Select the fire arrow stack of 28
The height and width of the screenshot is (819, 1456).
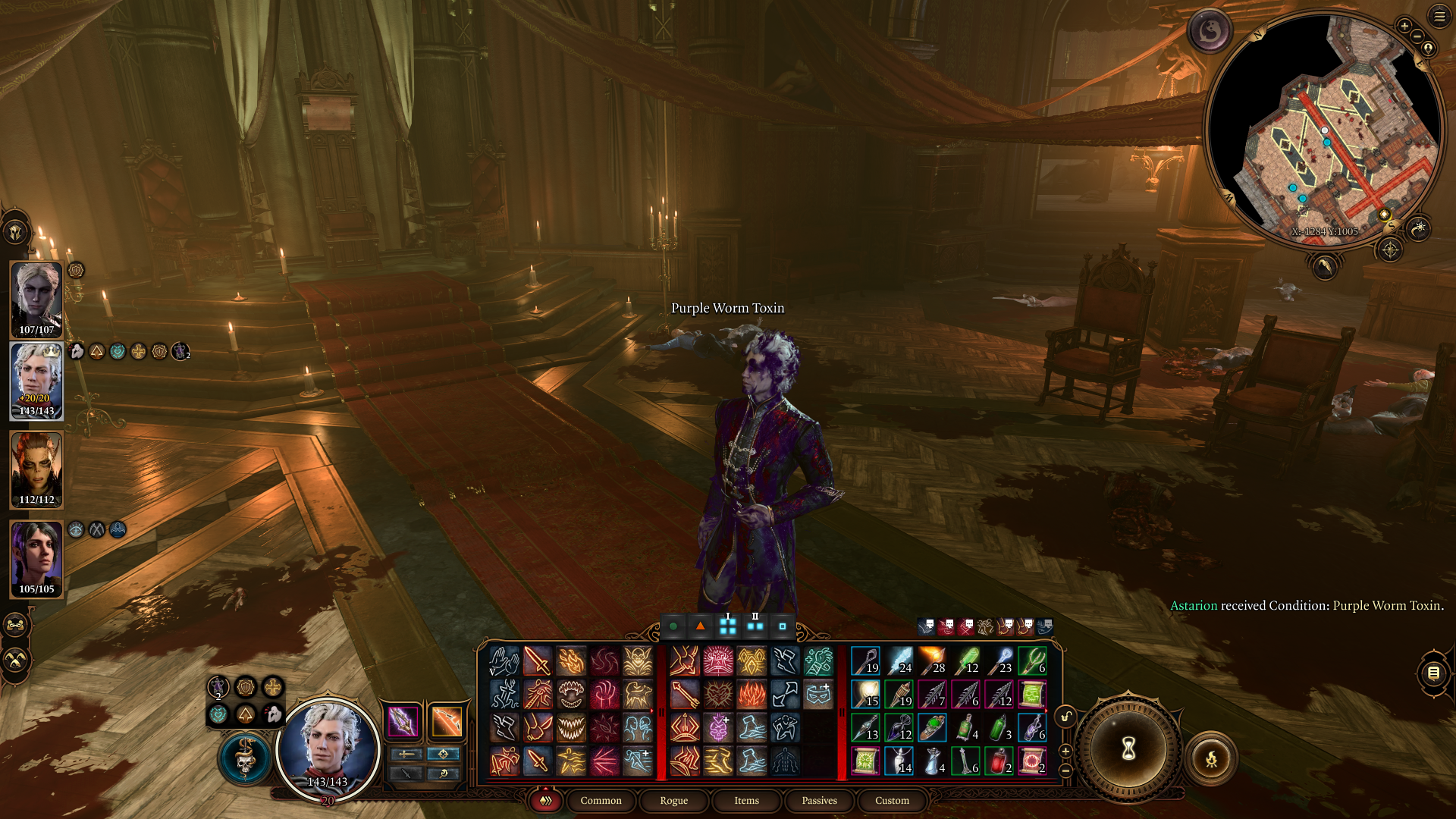pyautogui.click(x=932, y=661)
